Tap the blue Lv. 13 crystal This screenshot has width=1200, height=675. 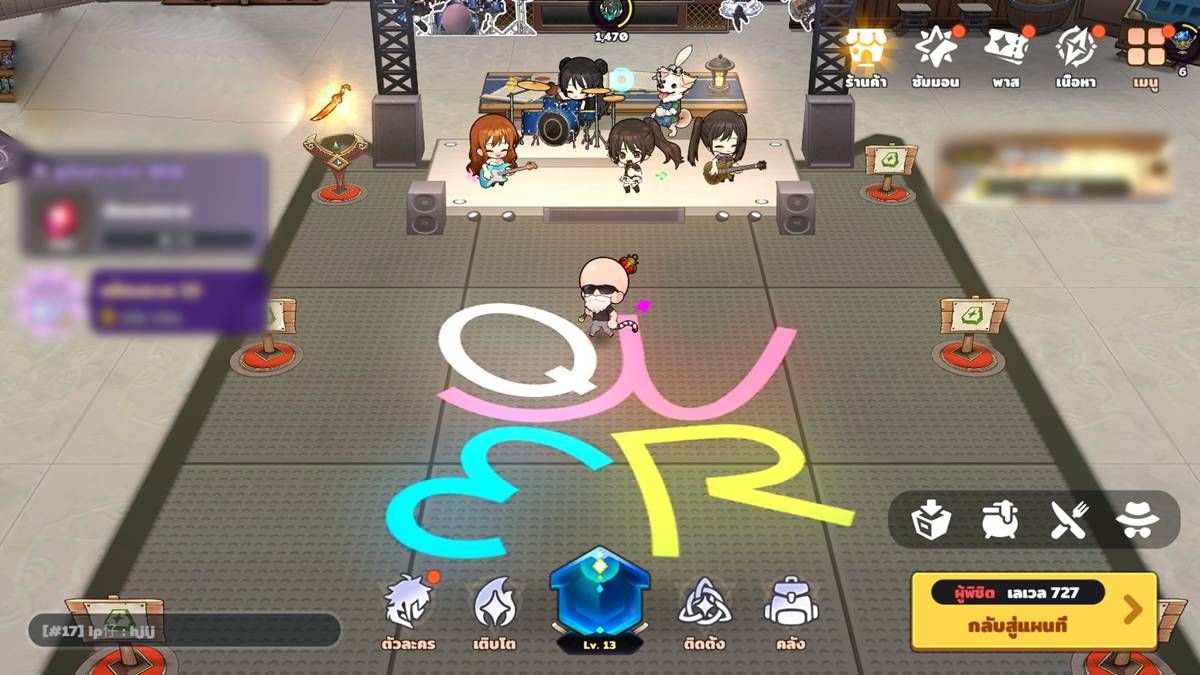point(600,601)
